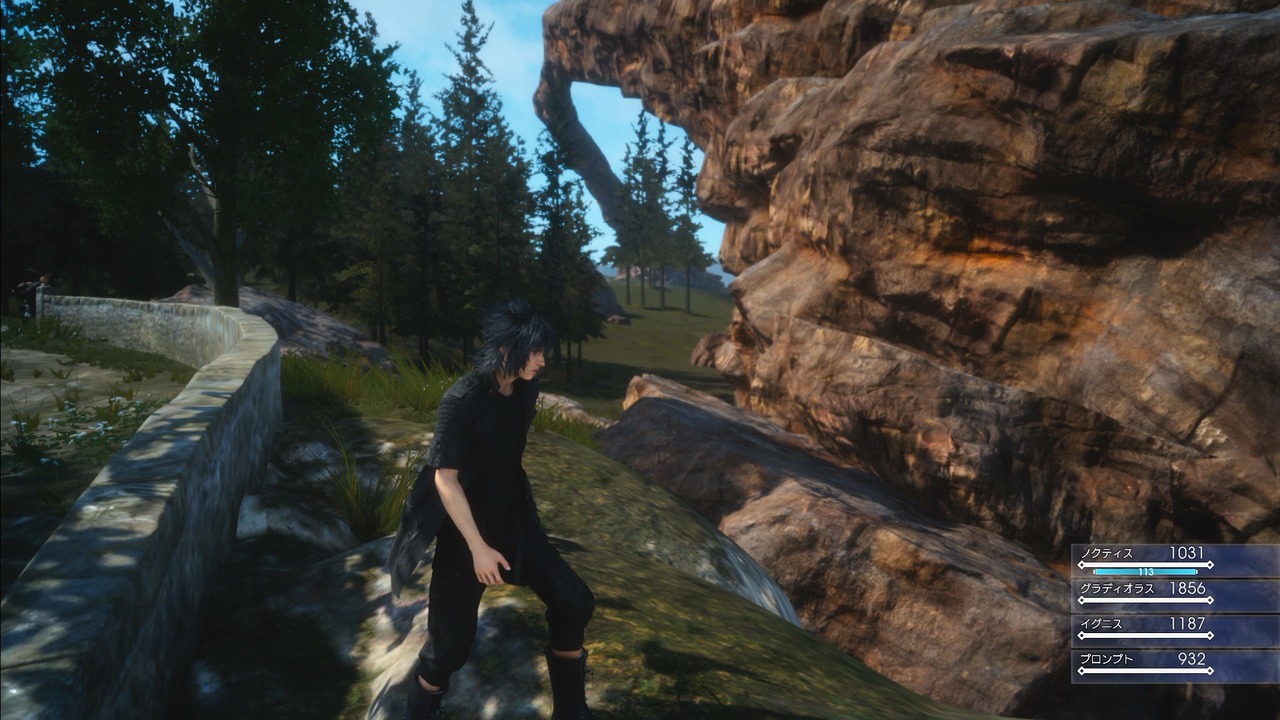Select イグニス in the party HUD
This screenshot has height=720, width=1280.
click(x=1100, y=624)
